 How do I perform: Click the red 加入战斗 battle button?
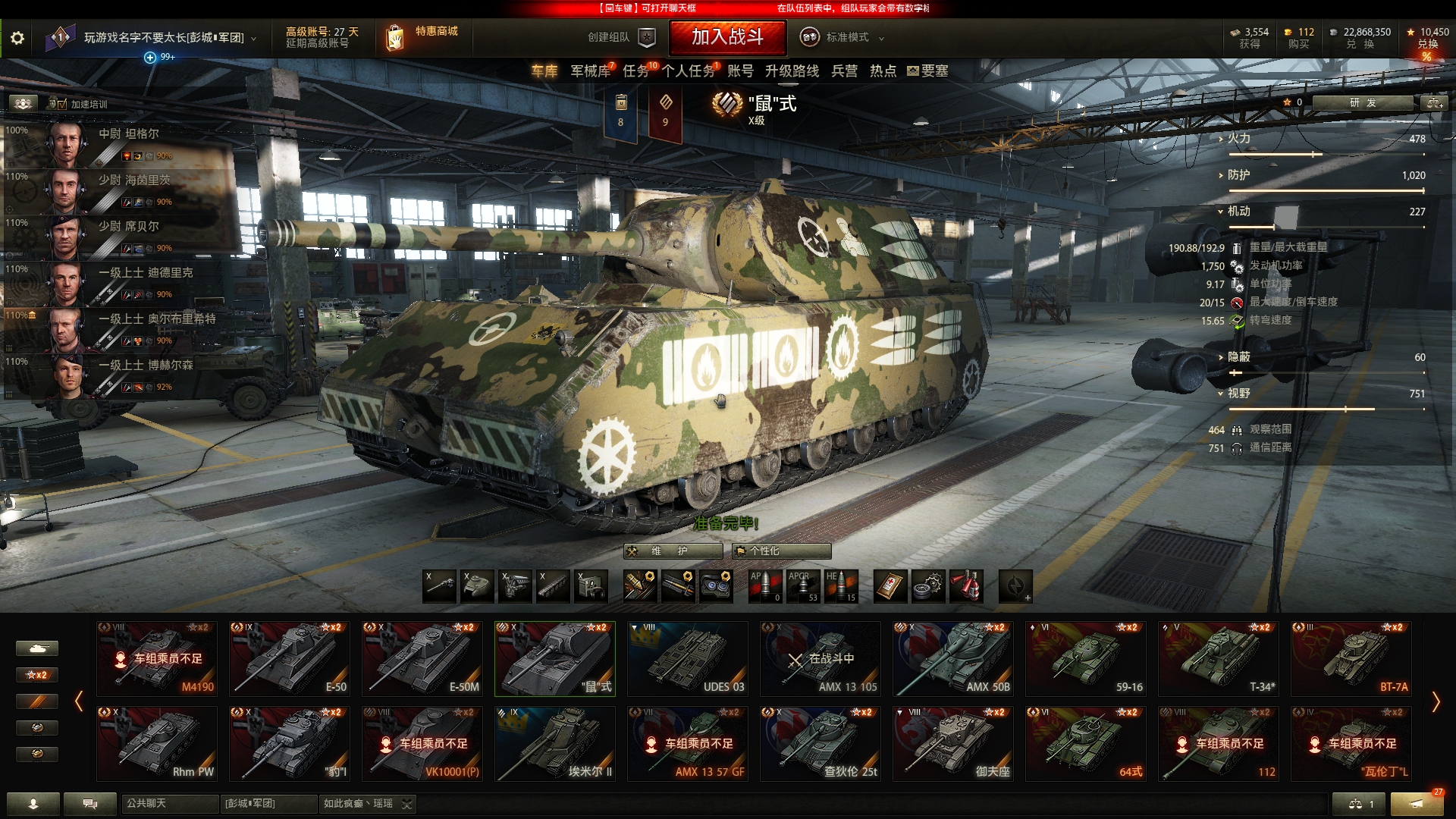pos(727,37)
